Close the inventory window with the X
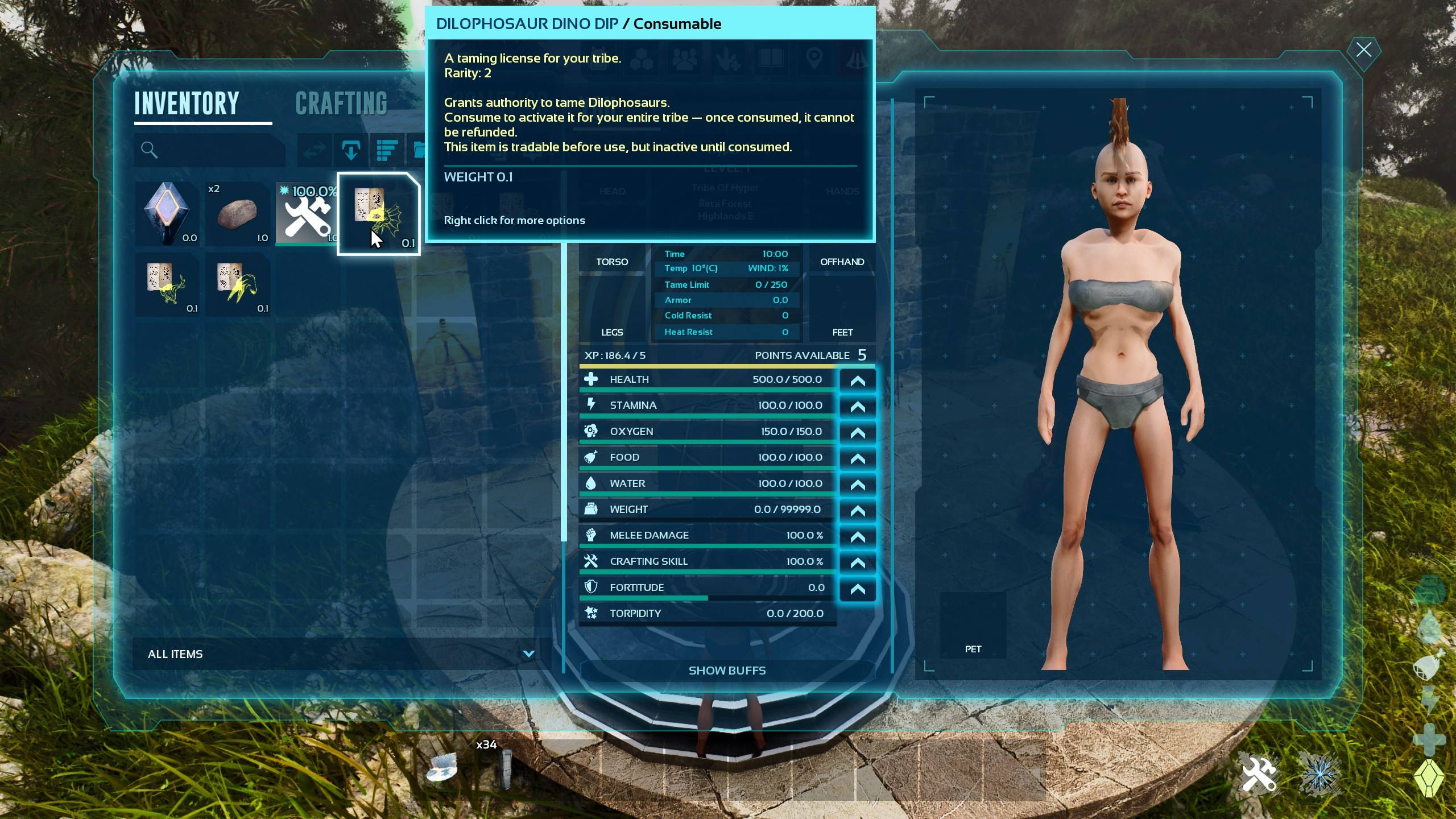Image resolution: width=1456 pixels, height=819 pixels. point(1363,50)
